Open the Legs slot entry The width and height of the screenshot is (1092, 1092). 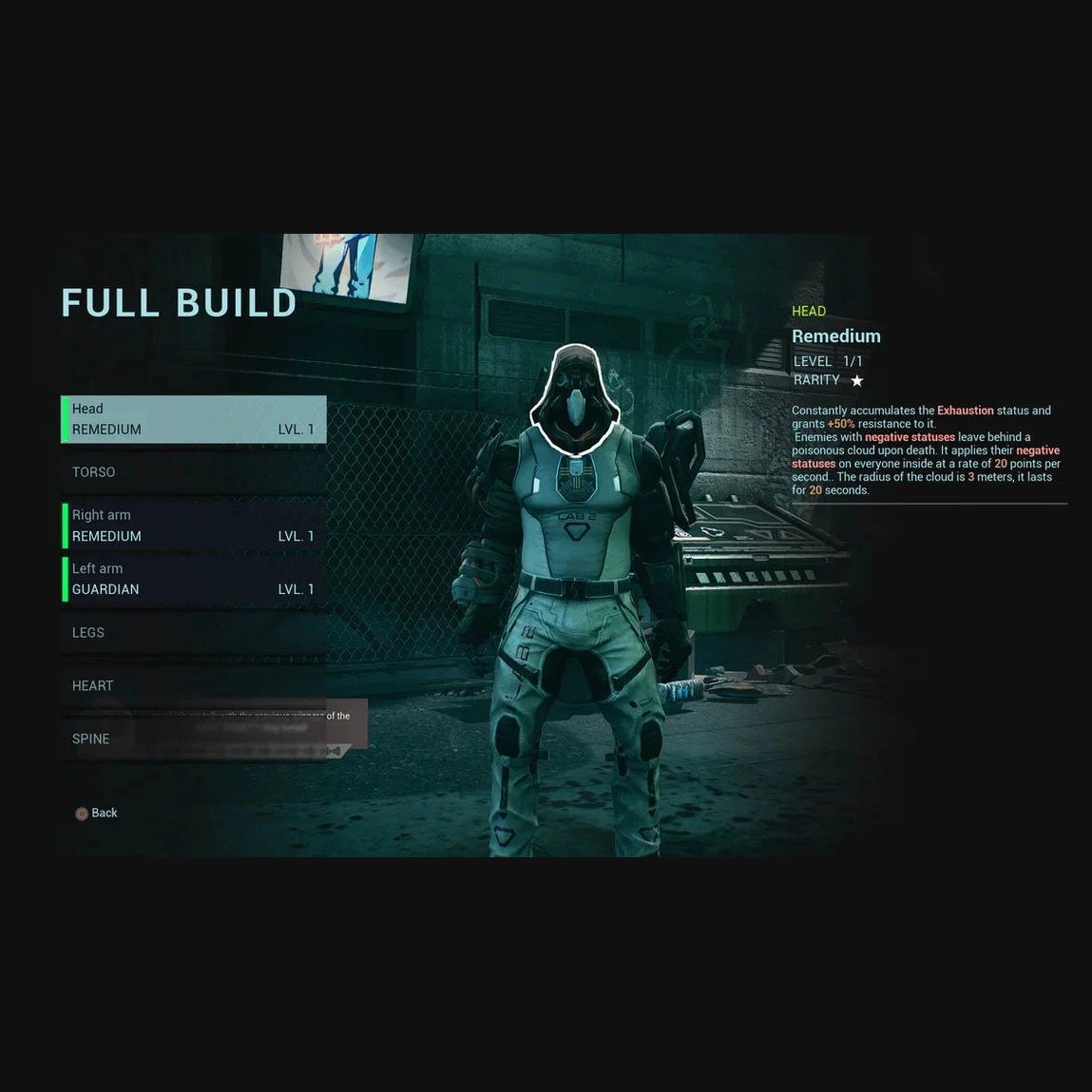194,633
